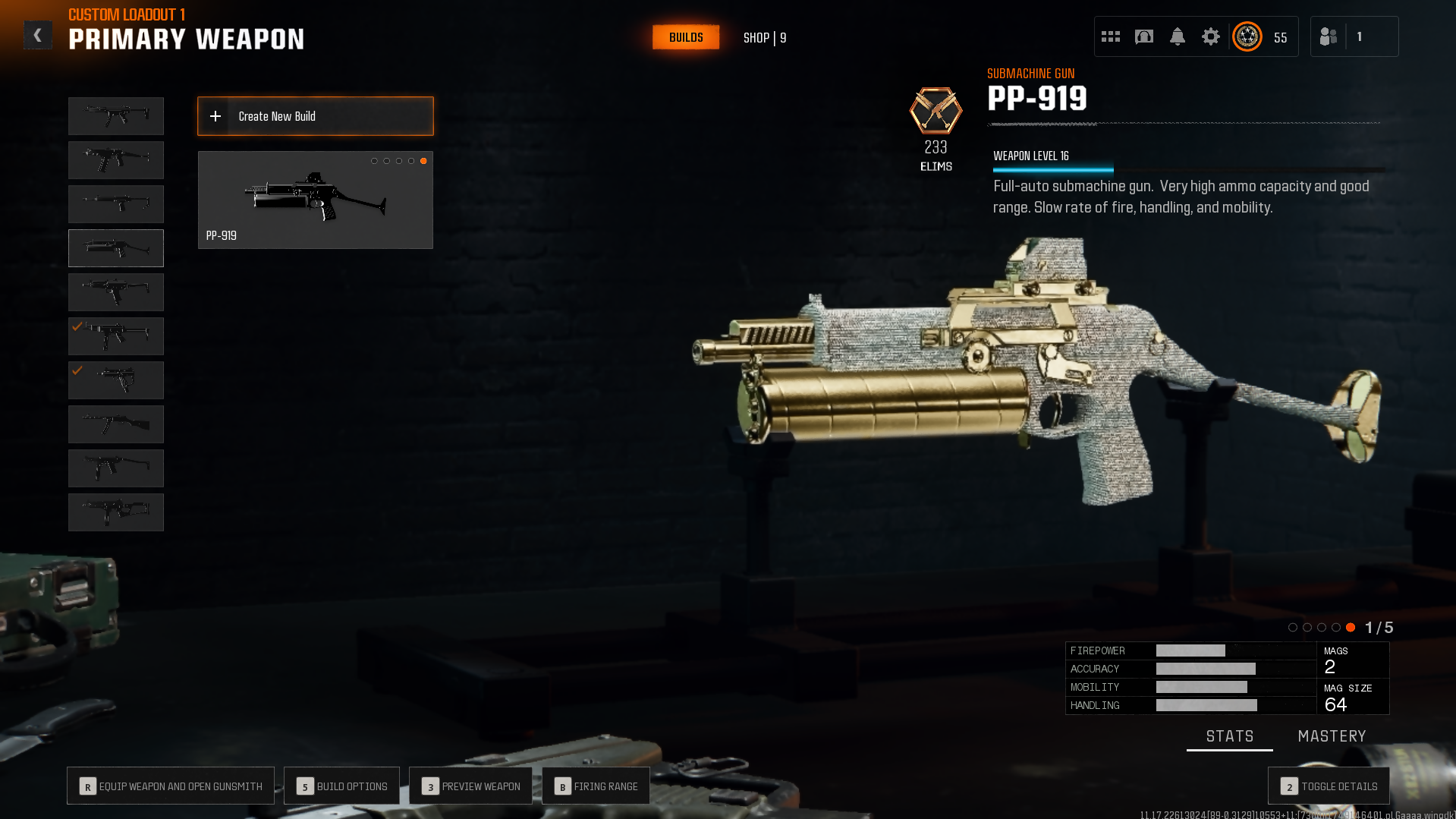This screenshot has height=819, width=1456.
Task: Show the Stats tab
Action: coord(1230,736)
